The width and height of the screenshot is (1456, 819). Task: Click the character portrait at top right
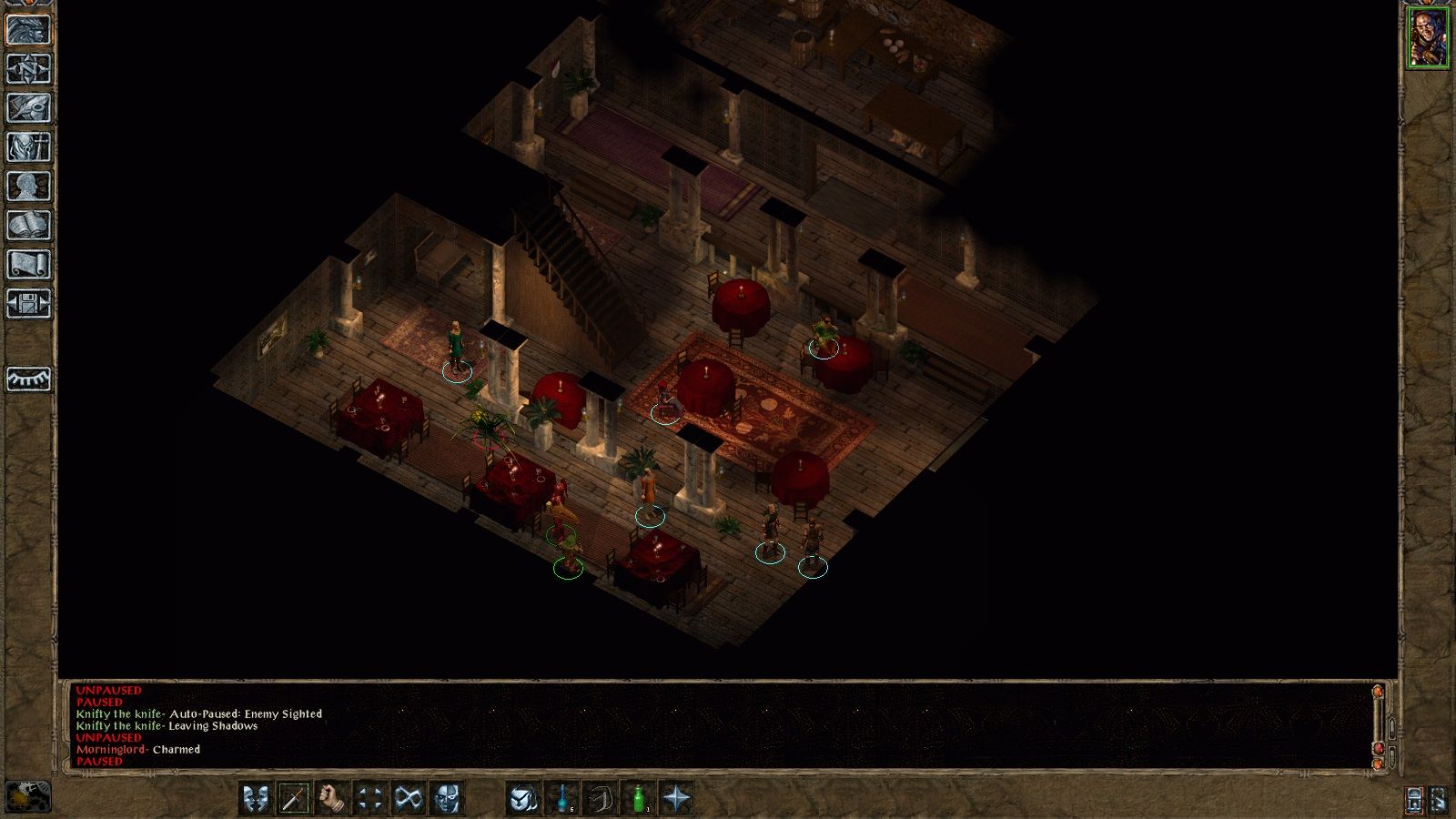click(x=1429, y=36)
